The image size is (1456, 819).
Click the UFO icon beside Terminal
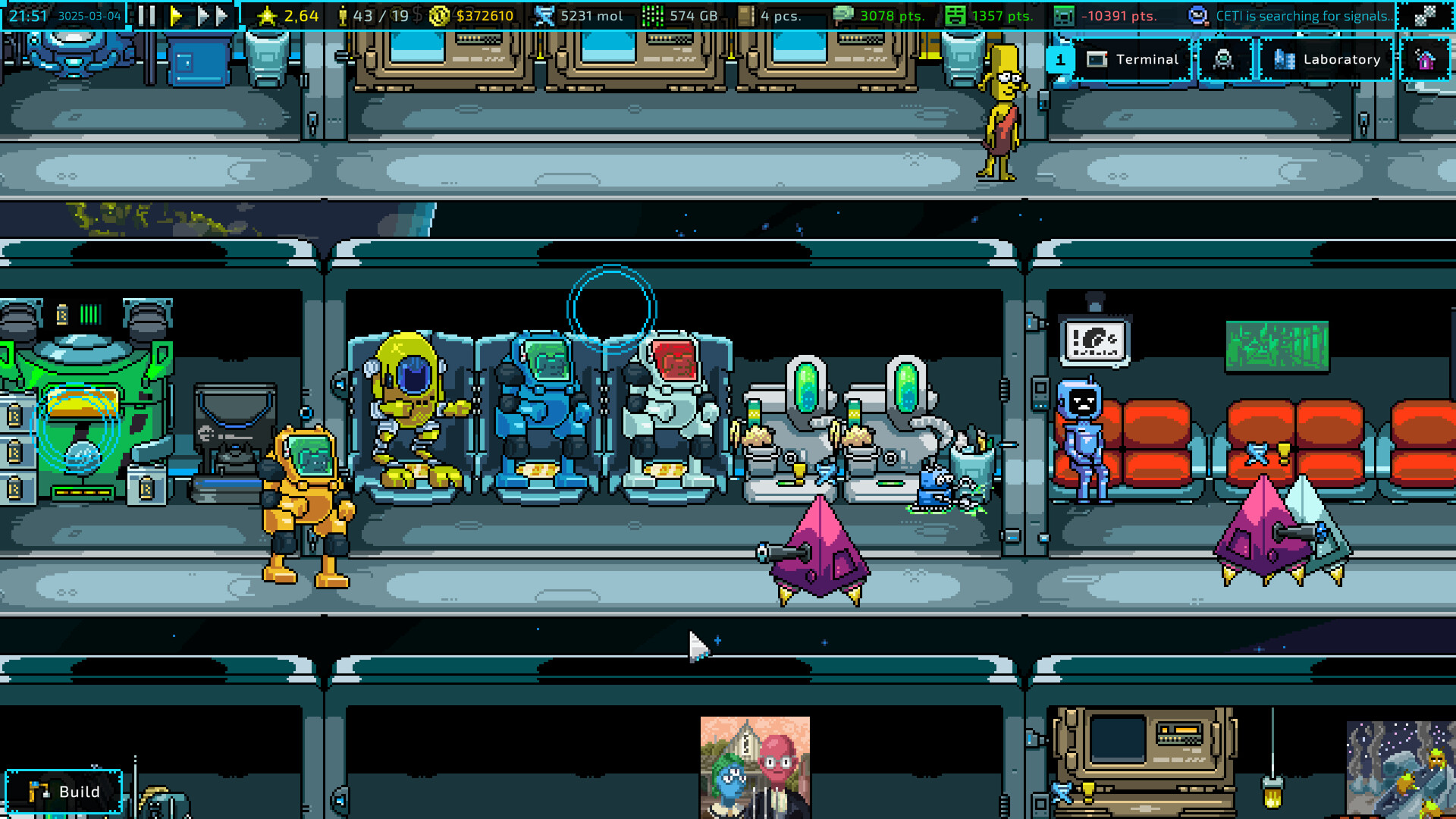pyautogui.click(x=1224, y=59)
